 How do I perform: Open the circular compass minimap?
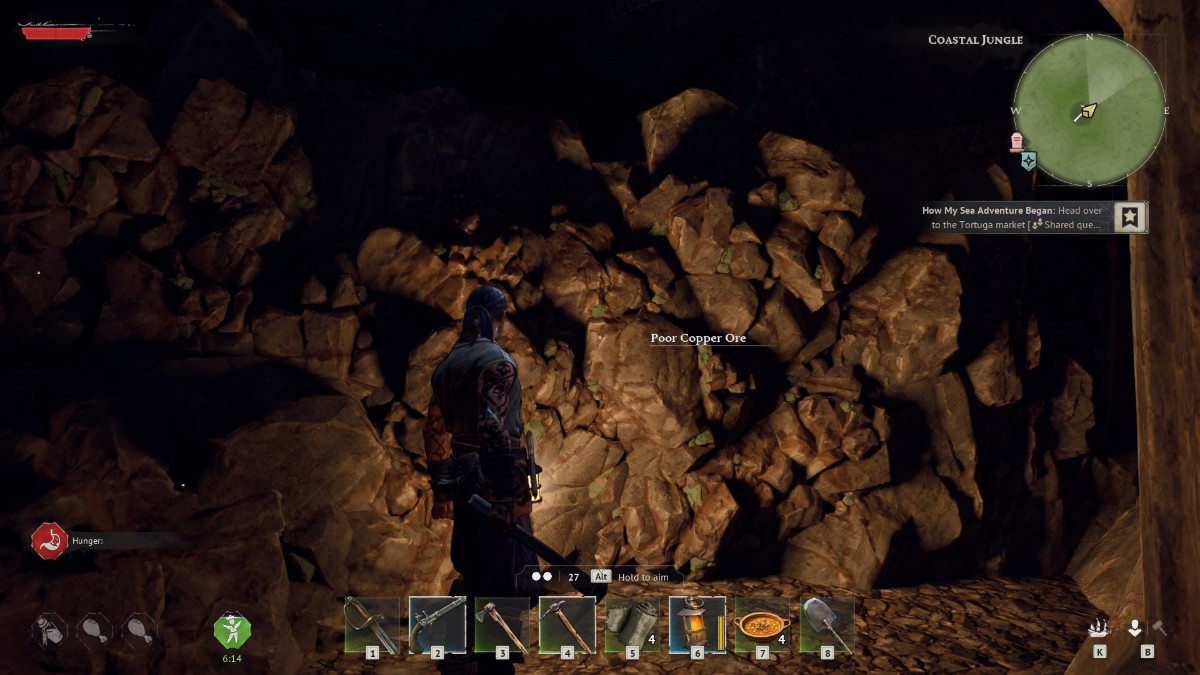point(1089,110)
